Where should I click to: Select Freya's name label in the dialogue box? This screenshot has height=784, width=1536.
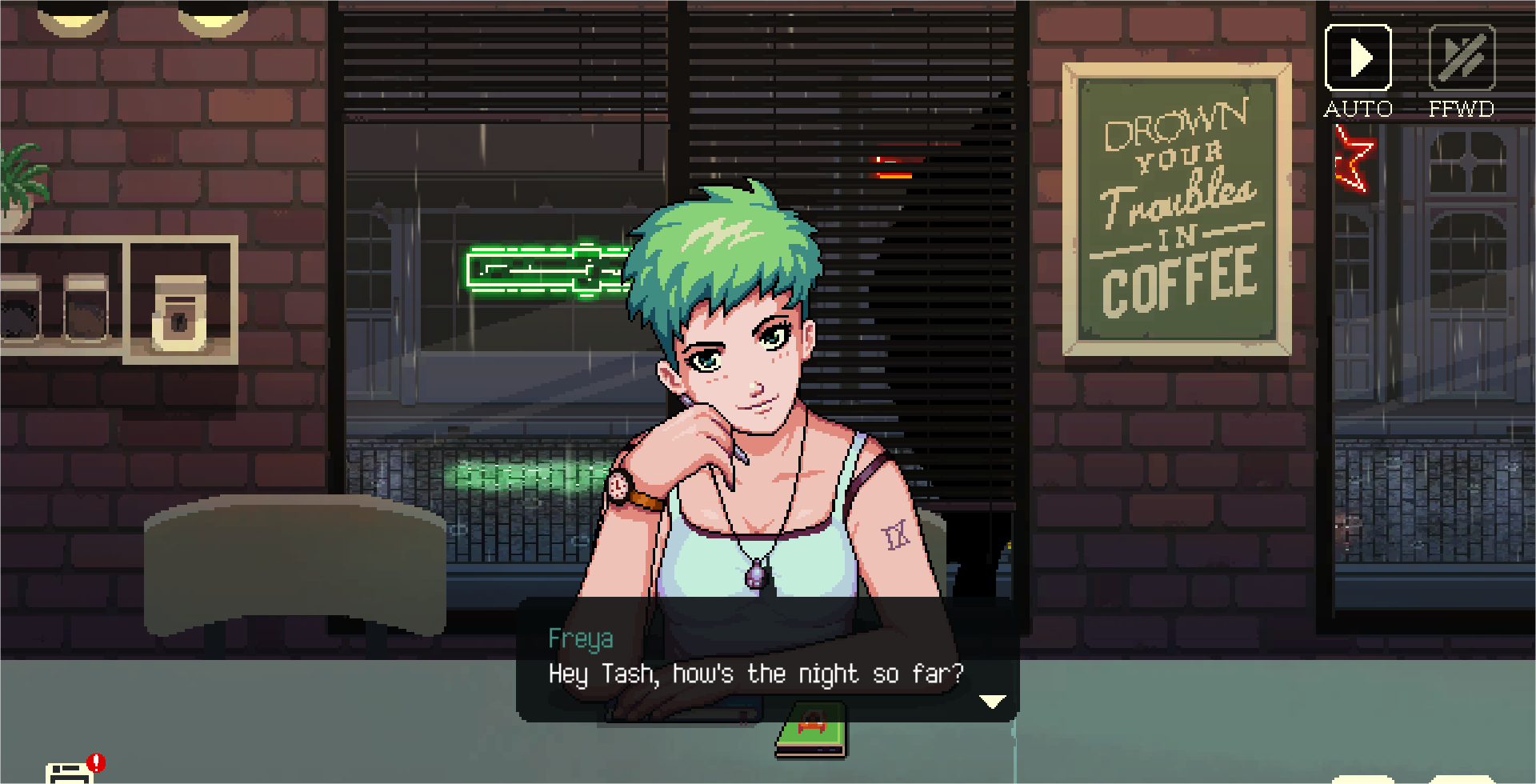(x=581, y=639)
